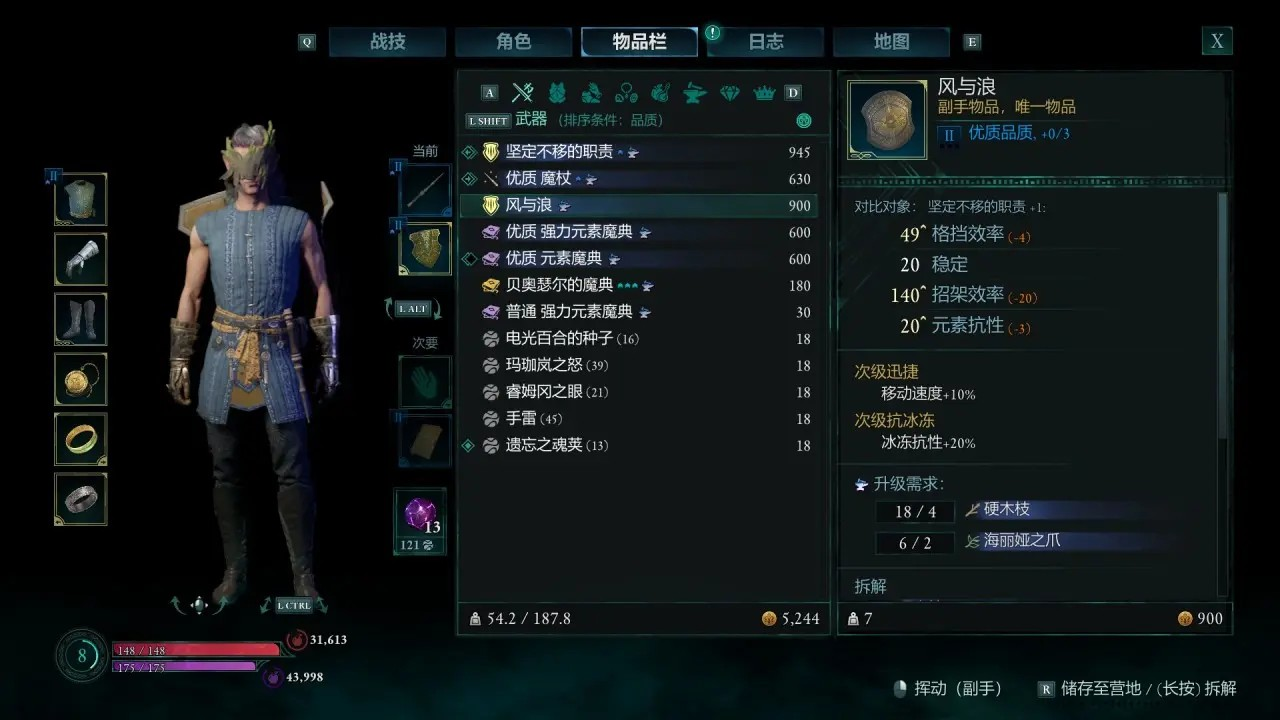Select the chest armor equipment slot
1280x720 pixels.
81,199
